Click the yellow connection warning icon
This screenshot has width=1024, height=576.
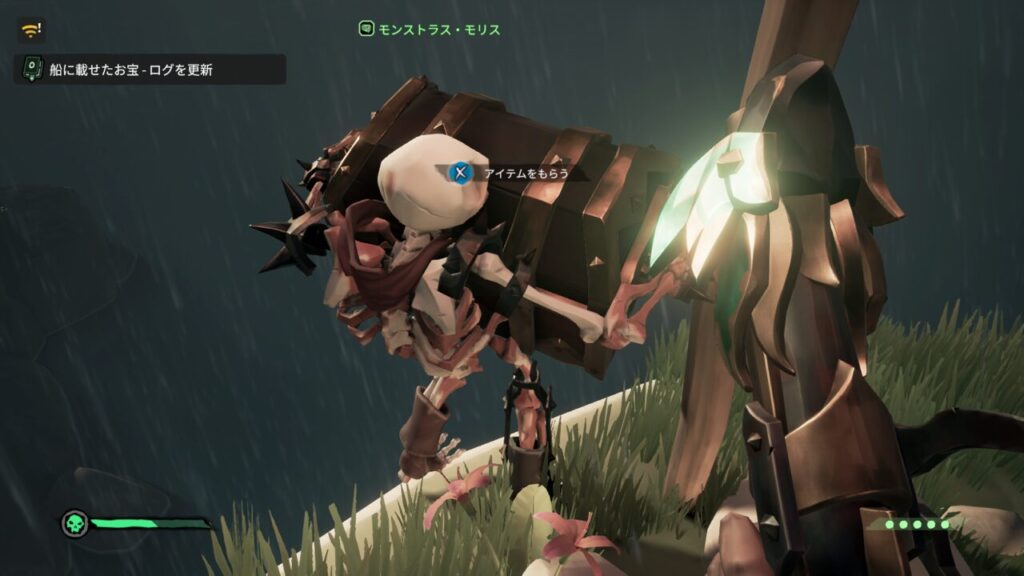click(30, 30)
